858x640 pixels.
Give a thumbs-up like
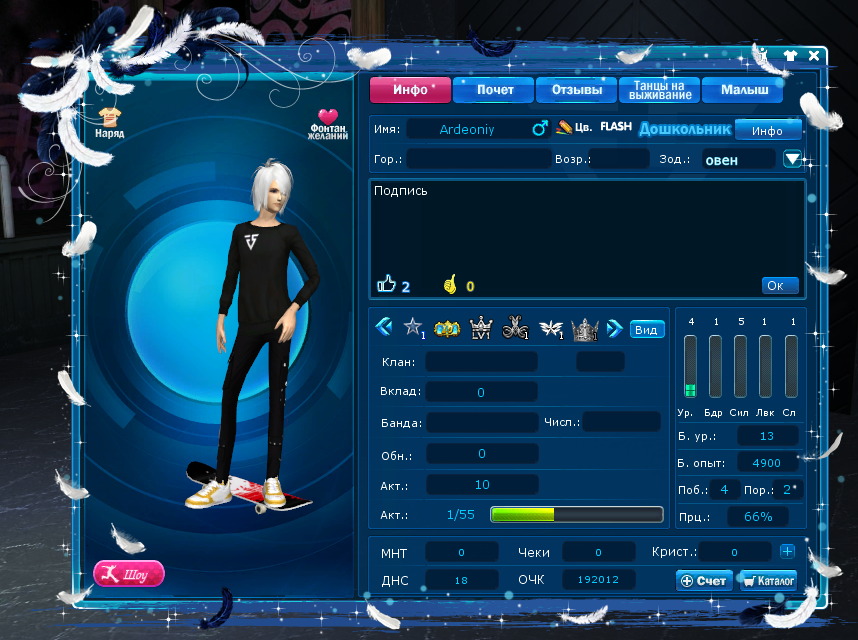[387, 285]
